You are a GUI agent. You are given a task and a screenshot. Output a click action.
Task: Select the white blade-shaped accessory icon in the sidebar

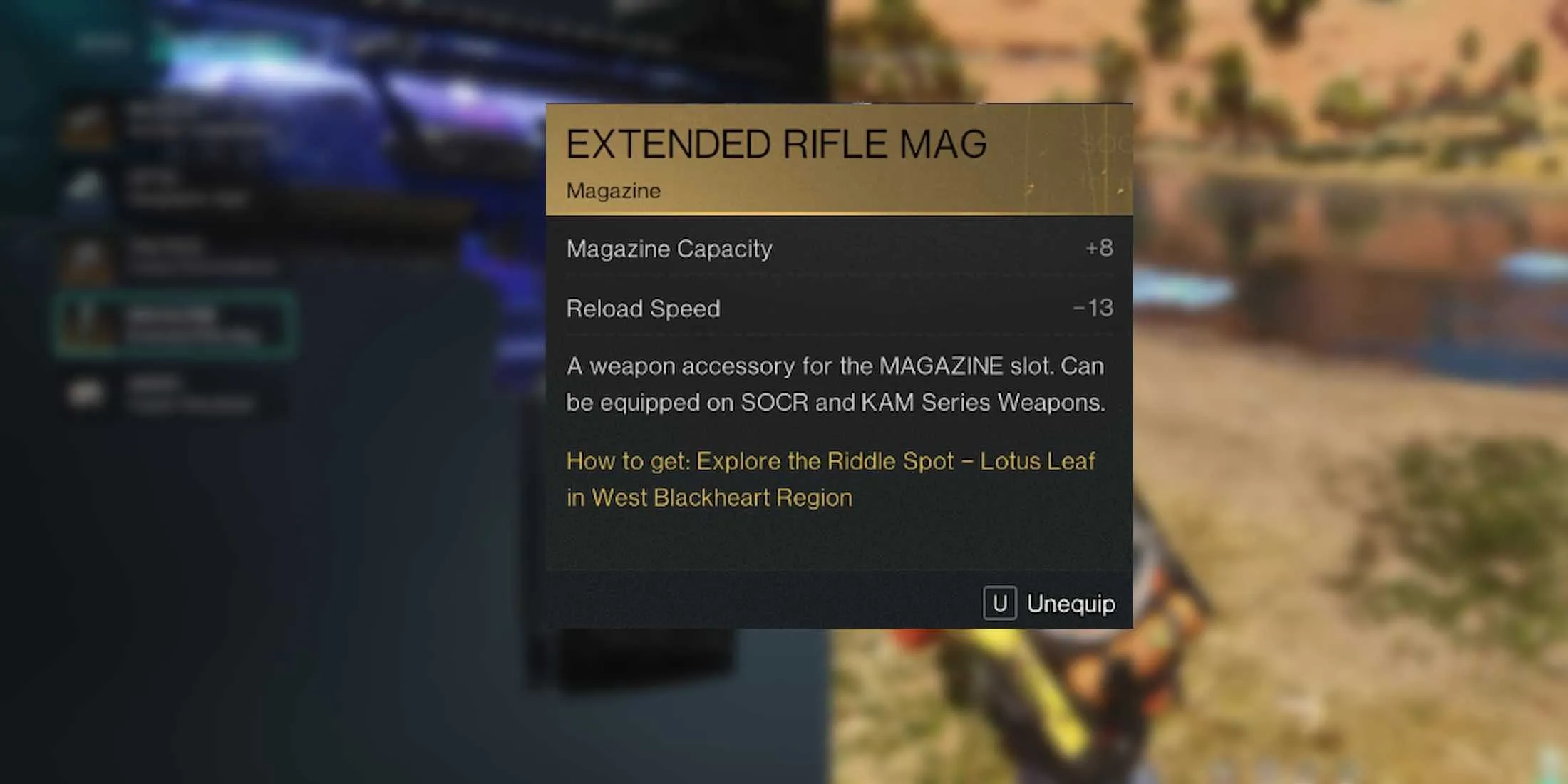coord(84,185)
